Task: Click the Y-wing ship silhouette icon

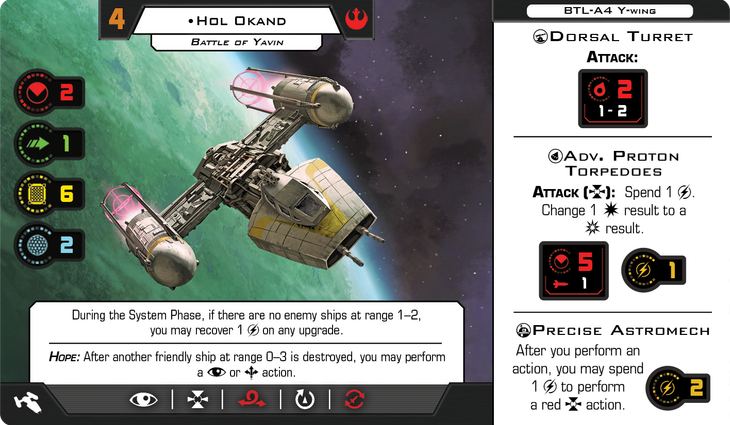Action: 26,401
